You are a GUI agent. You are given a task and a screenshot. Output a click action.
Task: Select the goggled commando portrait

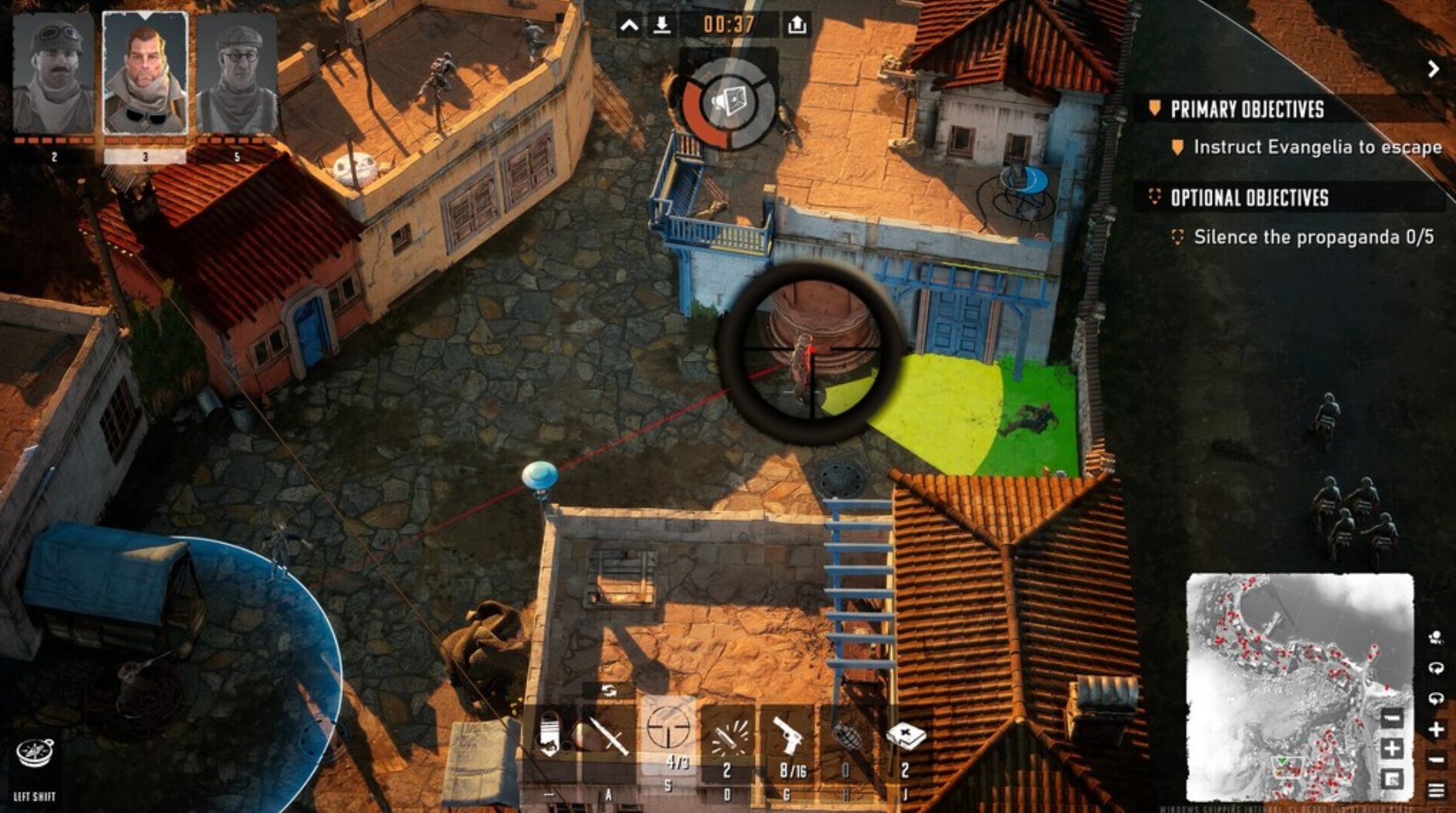[x=54, y=75]
